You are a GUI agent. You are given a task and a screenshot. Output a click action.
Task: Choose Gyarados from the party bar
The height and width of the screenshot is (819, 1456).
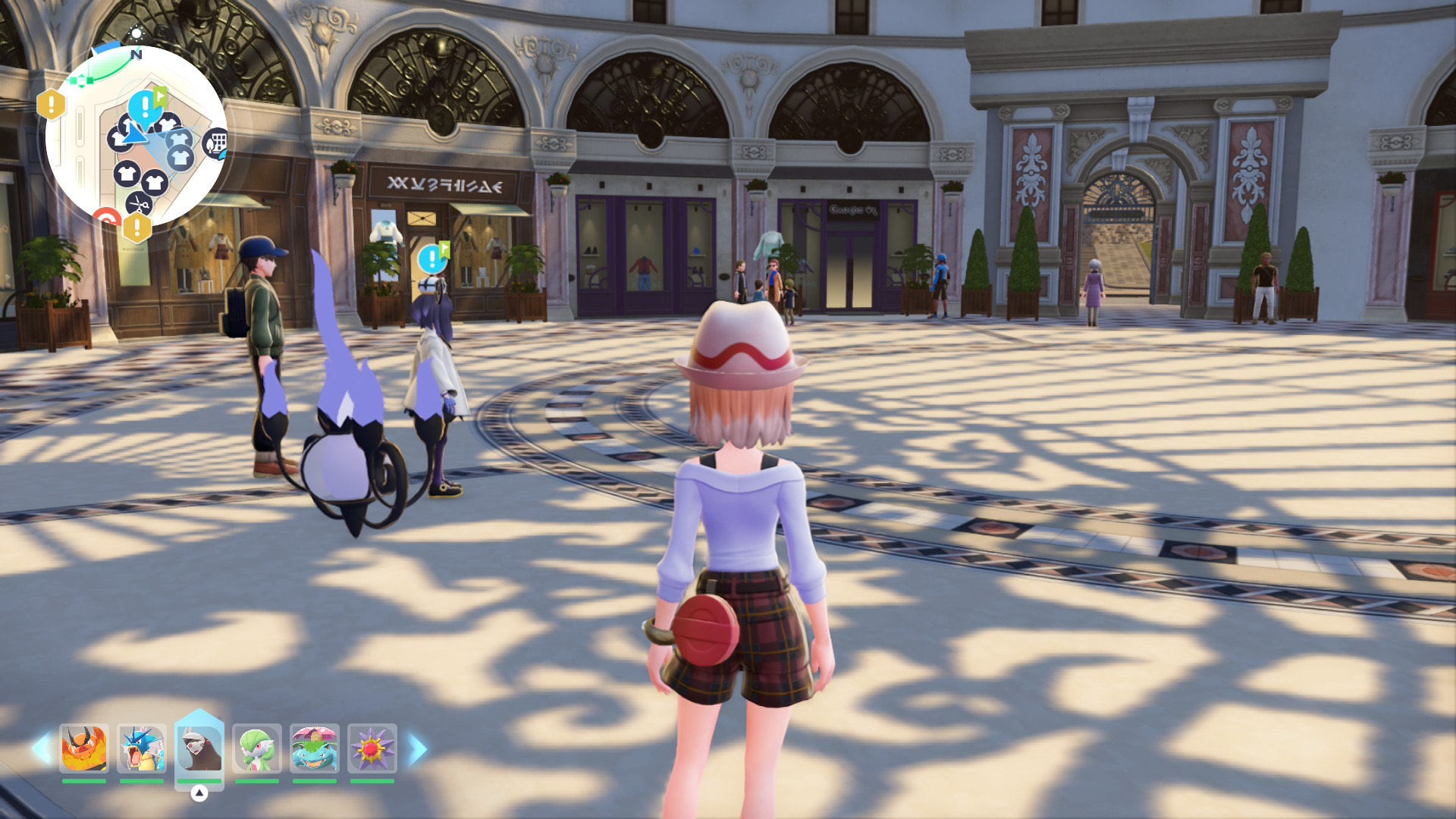142,748
